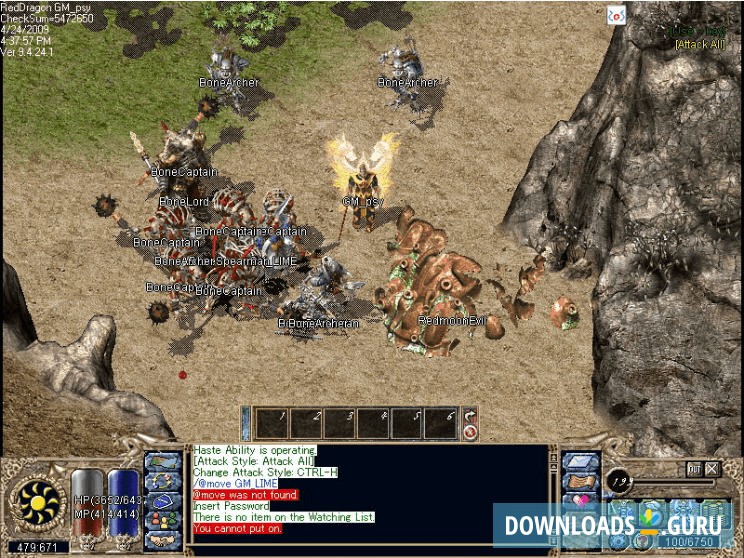Click the pink heart icon
The width and height of the screenshot is (744, 558).
click(581, 500)
